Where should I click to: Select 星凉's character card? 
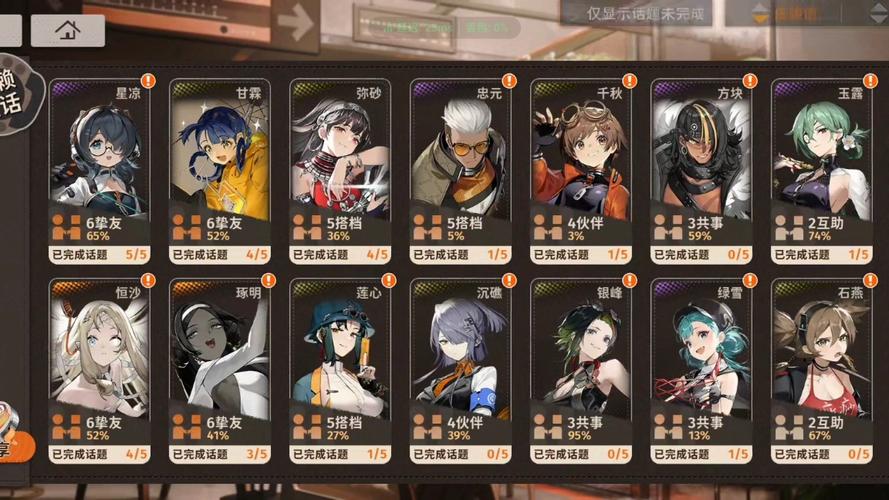[99, 170]
